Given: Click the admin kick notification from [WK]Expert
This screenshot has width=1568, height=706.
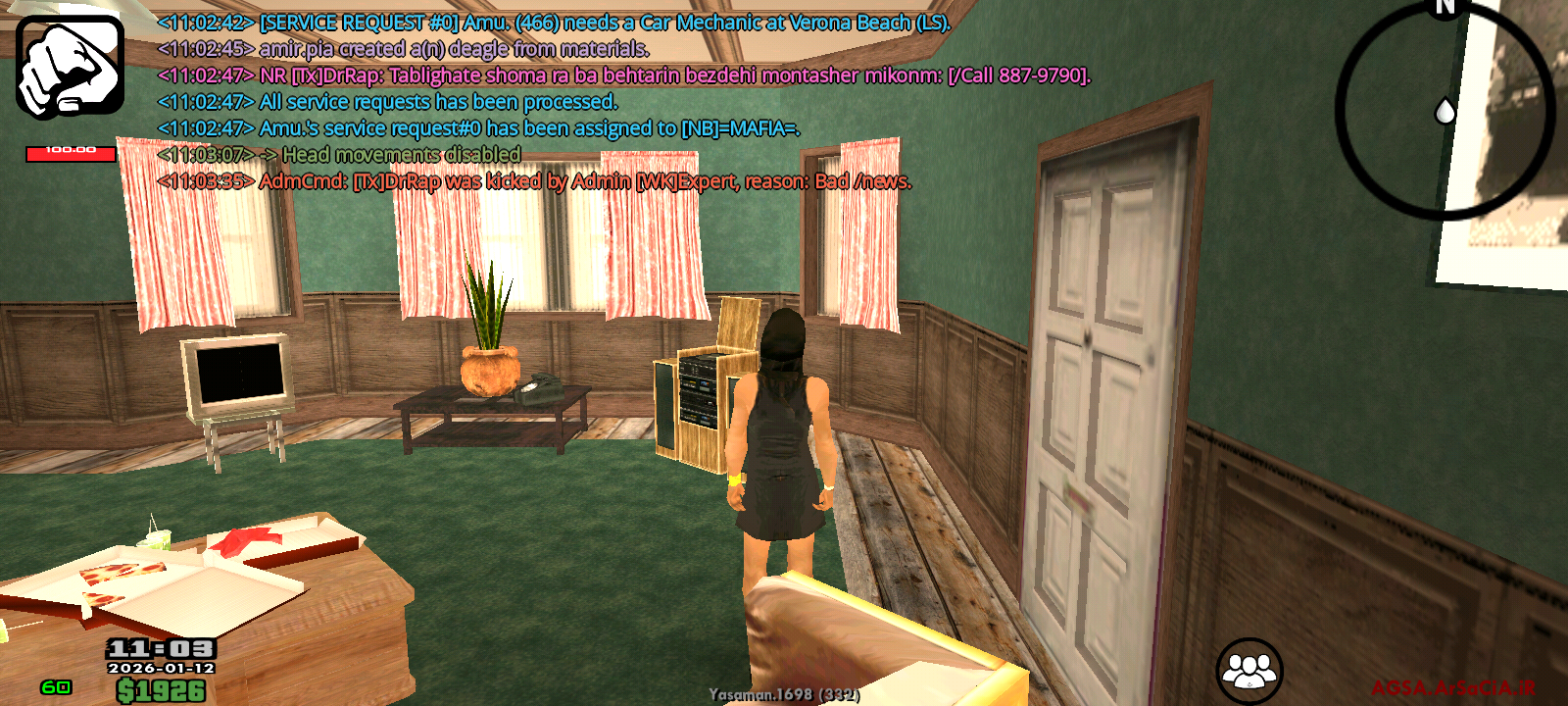Looking at the screenshot, I should [x=535, y=181].
